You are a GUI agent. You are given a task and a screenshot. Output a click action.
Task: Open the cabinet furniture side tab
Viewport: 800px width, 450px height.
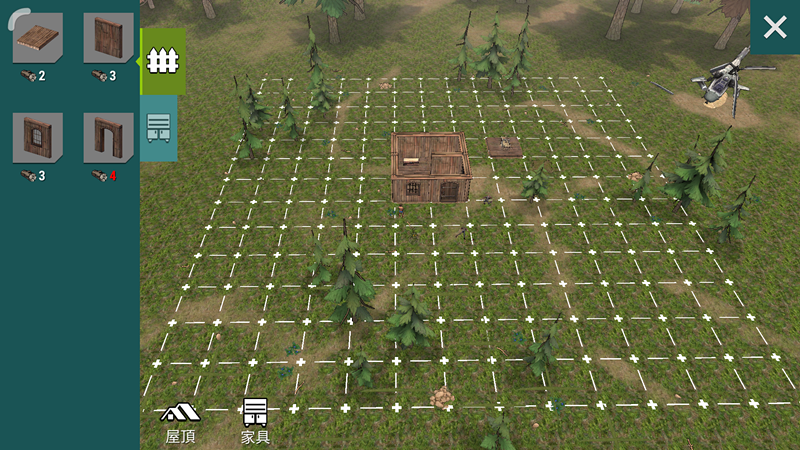coord(158,128)
